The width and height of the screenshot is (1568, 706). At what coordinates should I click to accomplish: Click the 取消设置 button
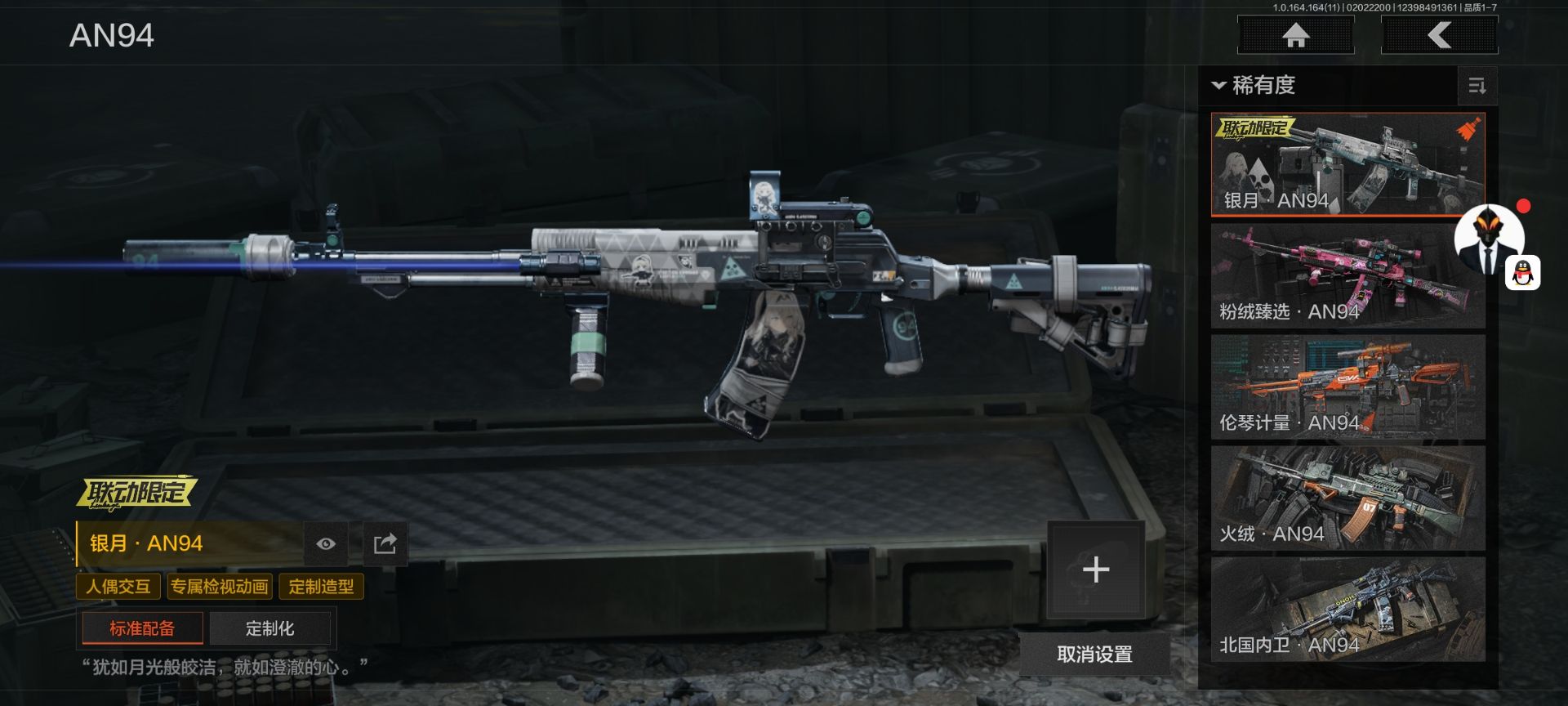tap(1094, 654)
